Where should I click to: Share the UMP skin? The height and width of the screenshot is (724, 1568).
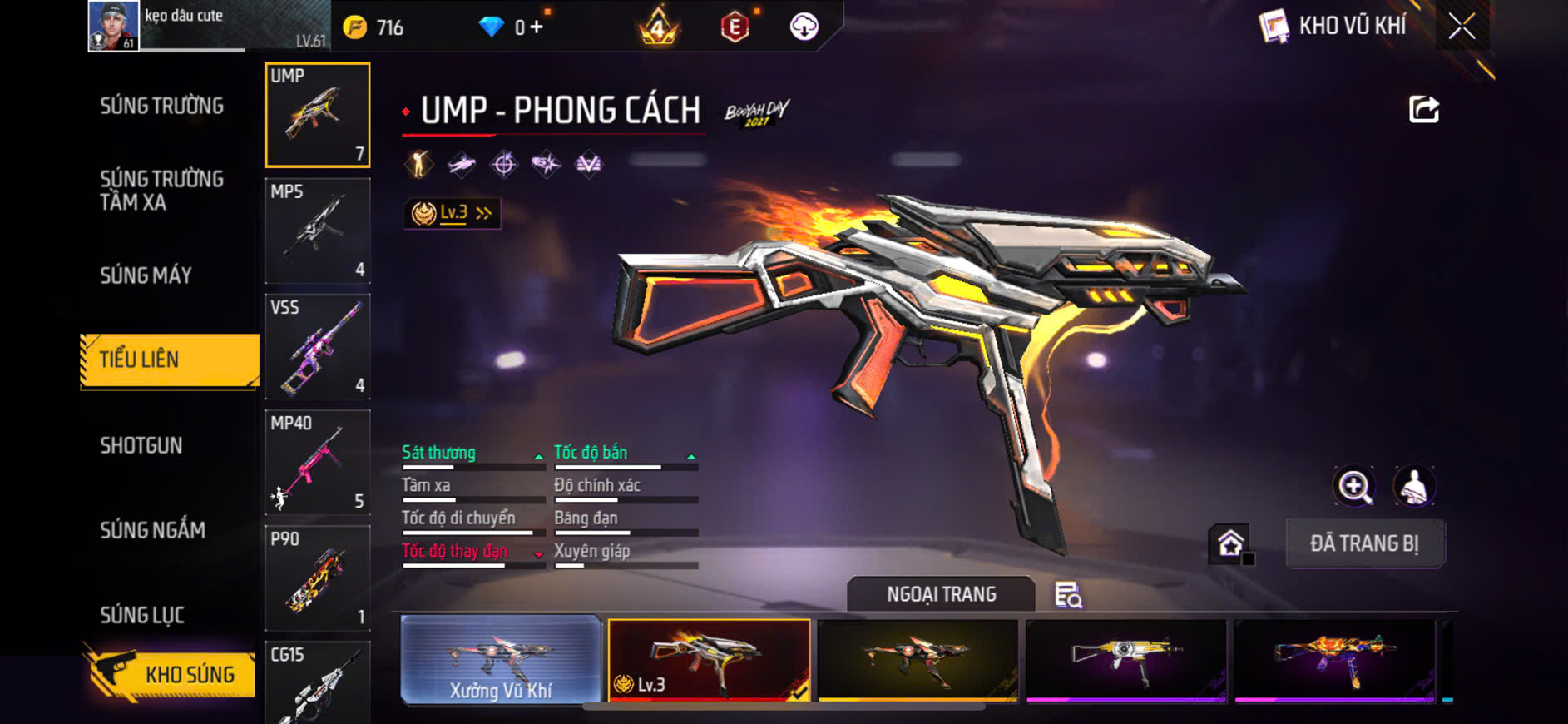click(x=1423, y=109)
